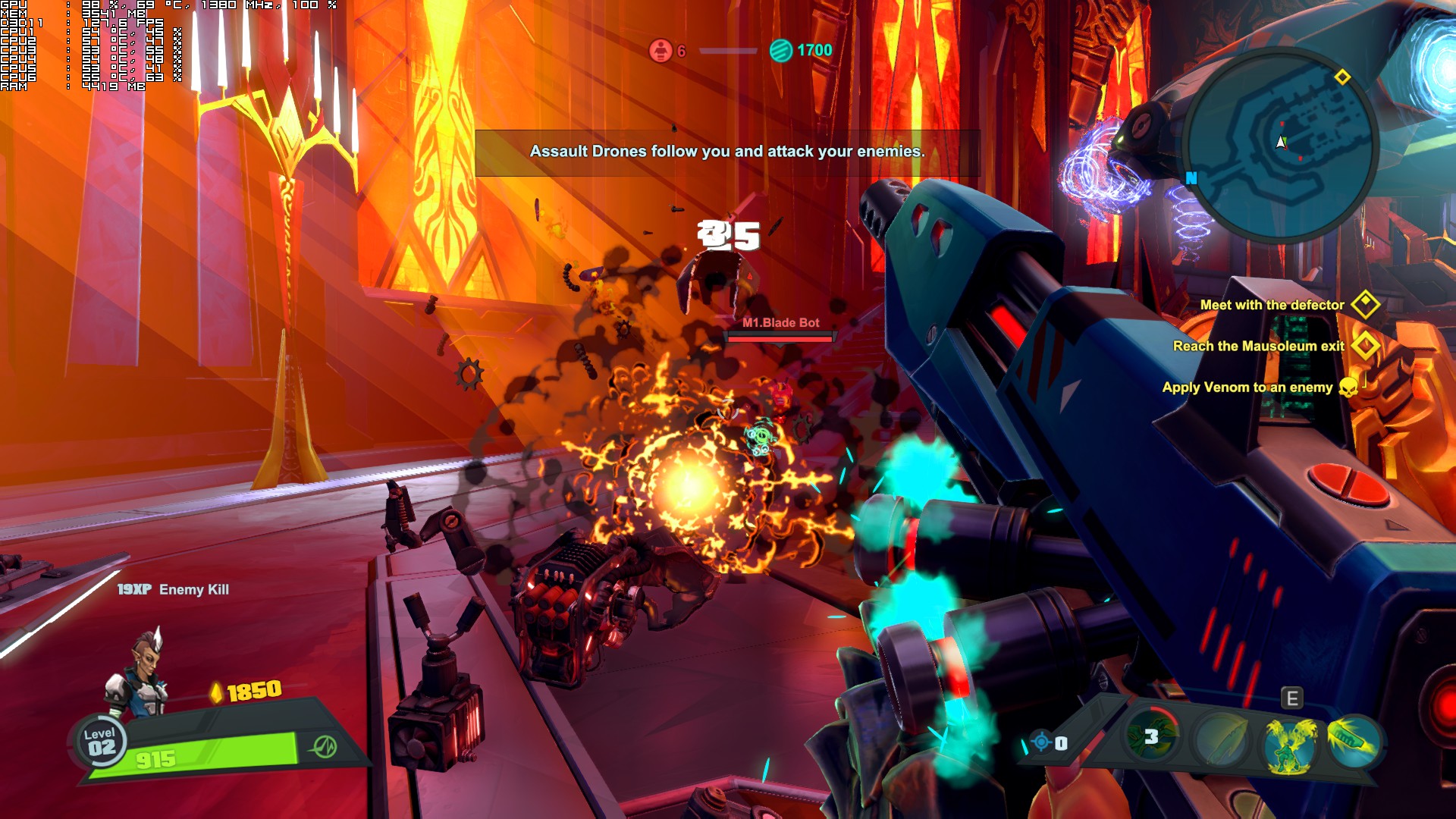Click the red lives icon at top
The height and width of the screenshot is (819, 1456).
pos(661,51)
